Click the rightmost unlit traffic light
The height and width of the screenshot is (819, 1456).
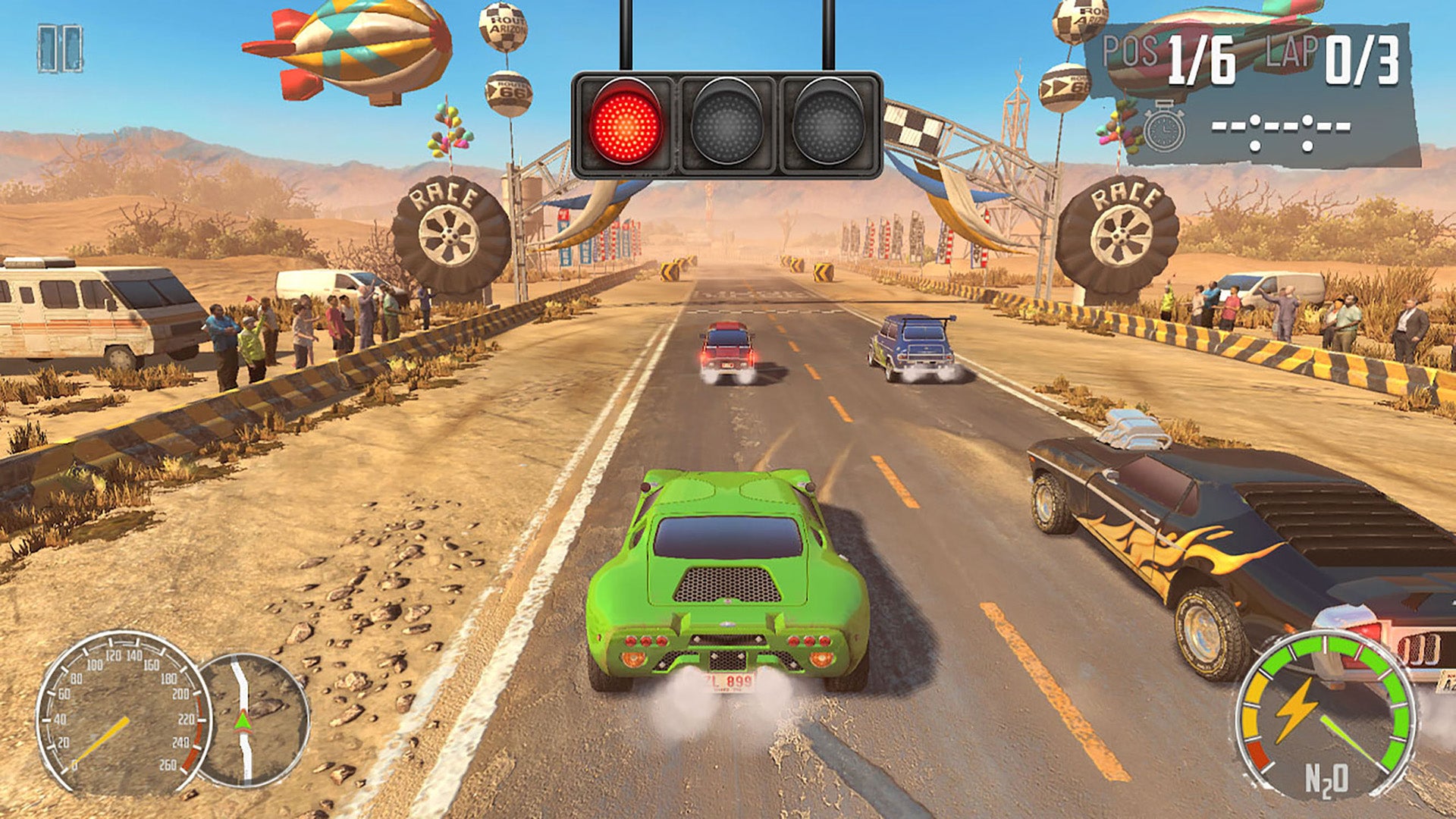coord(828,121)
